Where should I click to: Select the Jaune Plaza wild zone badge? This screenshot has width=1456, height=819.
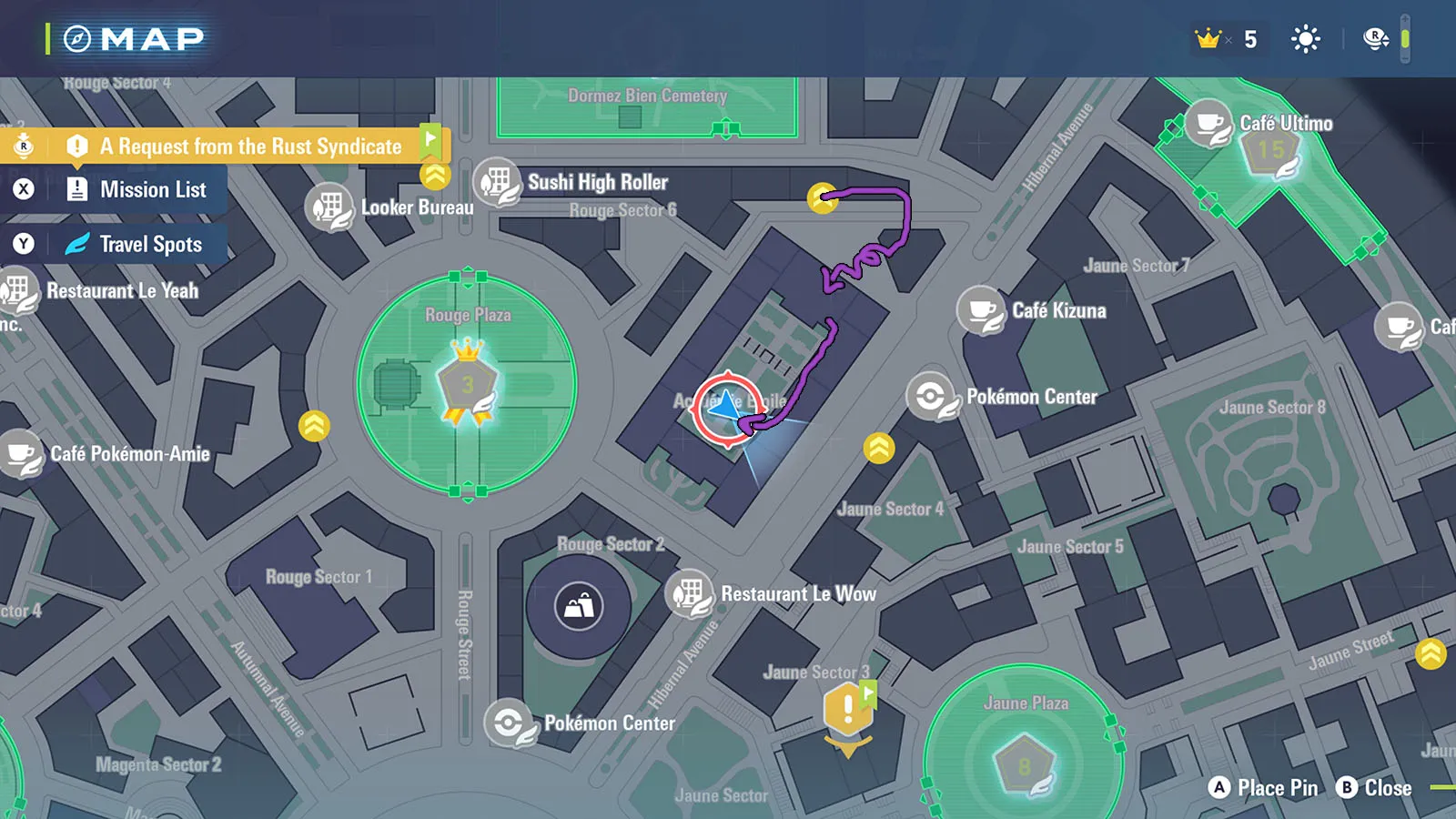(x=1025, y=764)
